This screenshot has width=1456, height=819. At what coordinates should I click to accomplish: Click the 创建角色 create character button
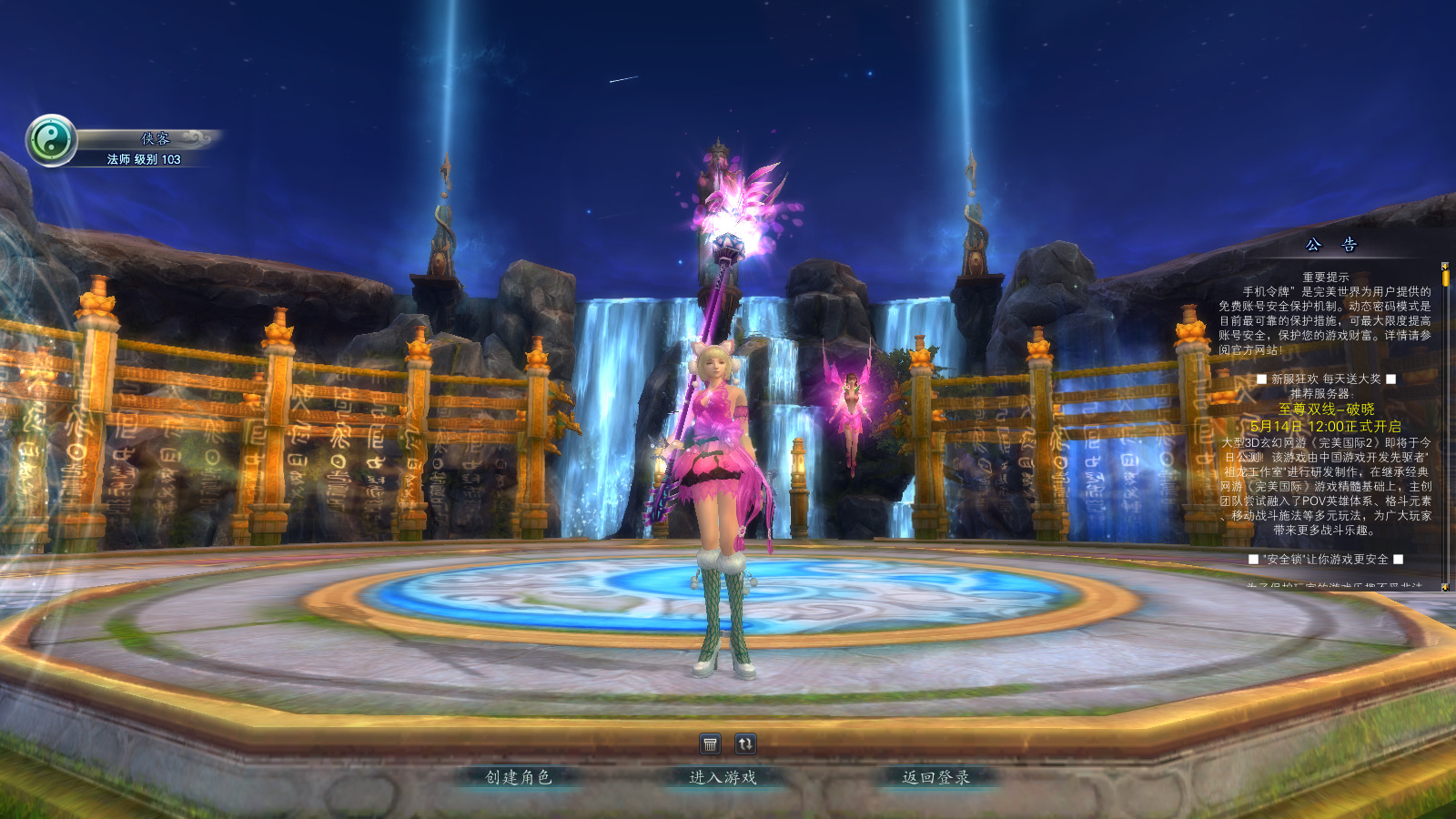(518, 777)
